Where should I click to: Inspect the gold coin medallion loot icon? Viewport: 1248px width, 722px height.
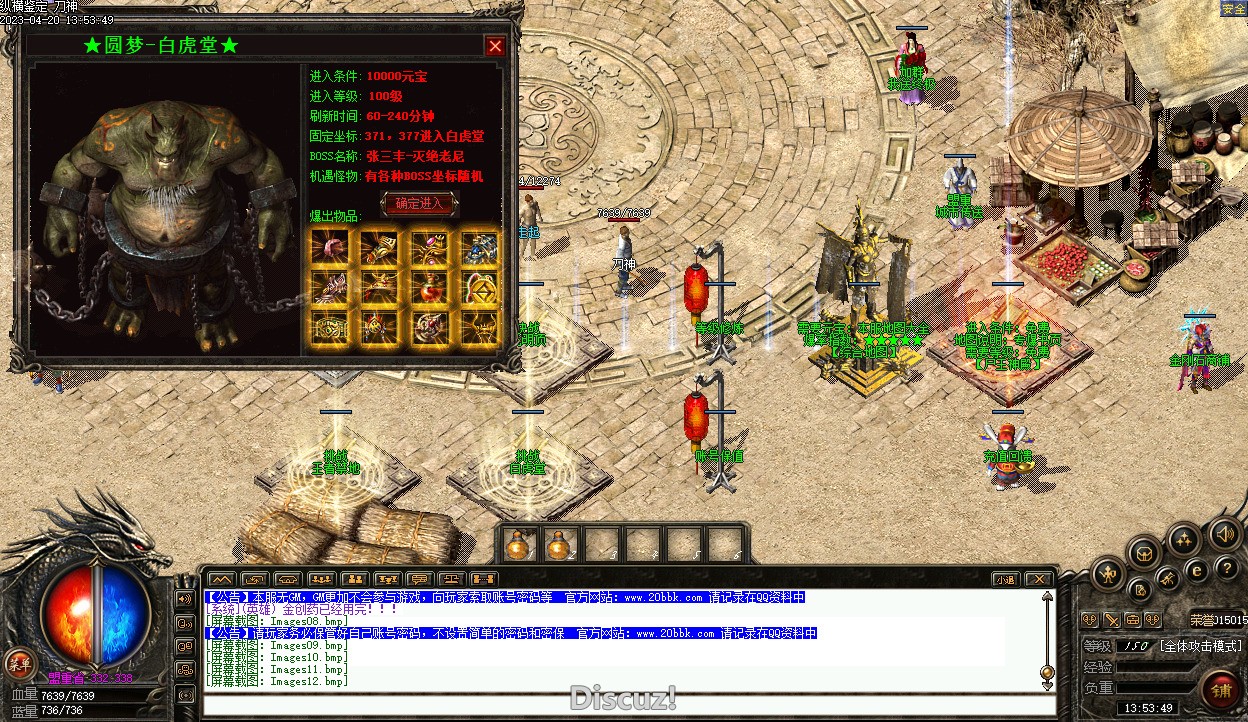point(480,288)
